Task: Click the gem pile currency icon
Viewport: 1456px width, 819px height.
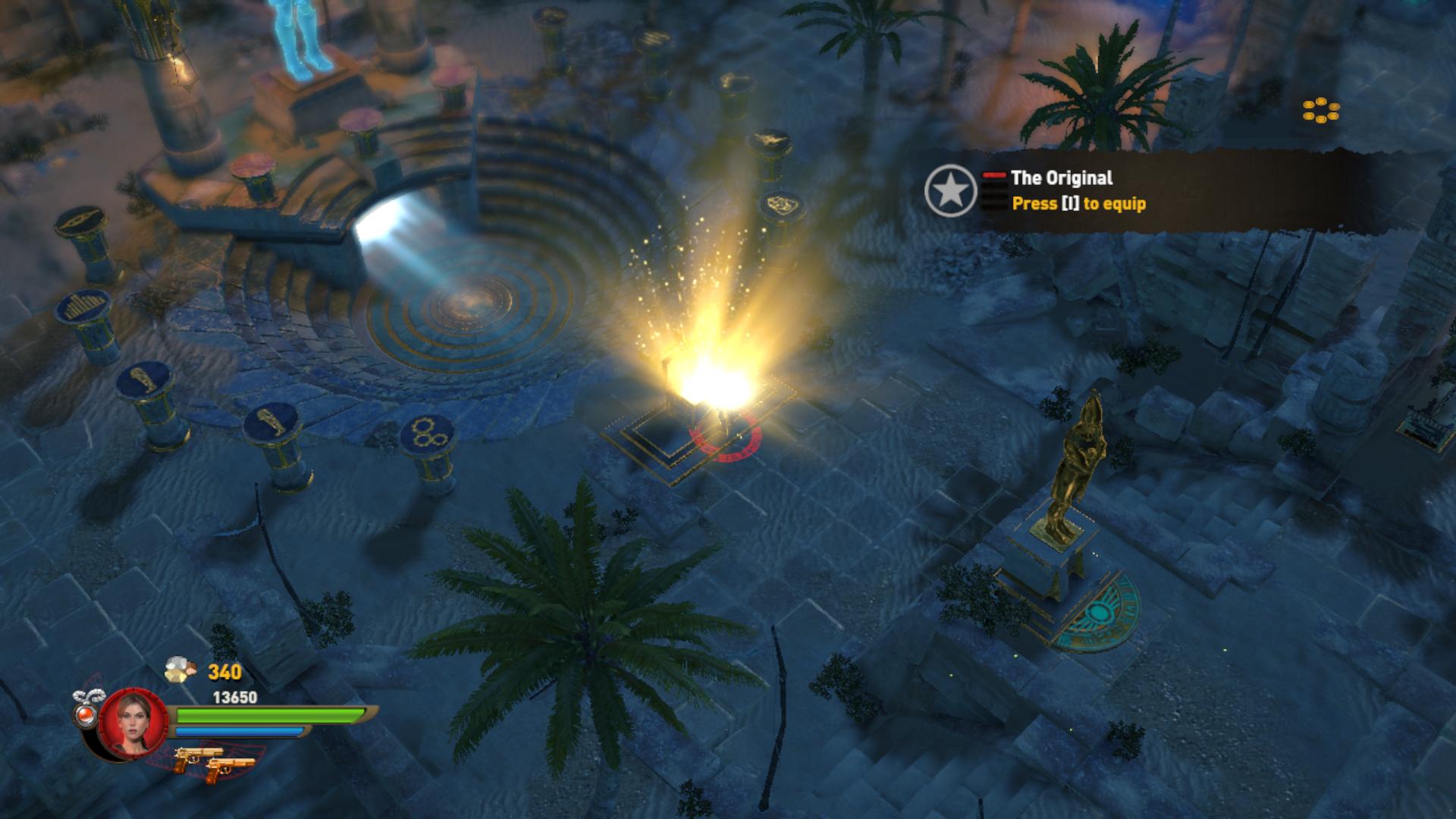Action: point(181,670)
